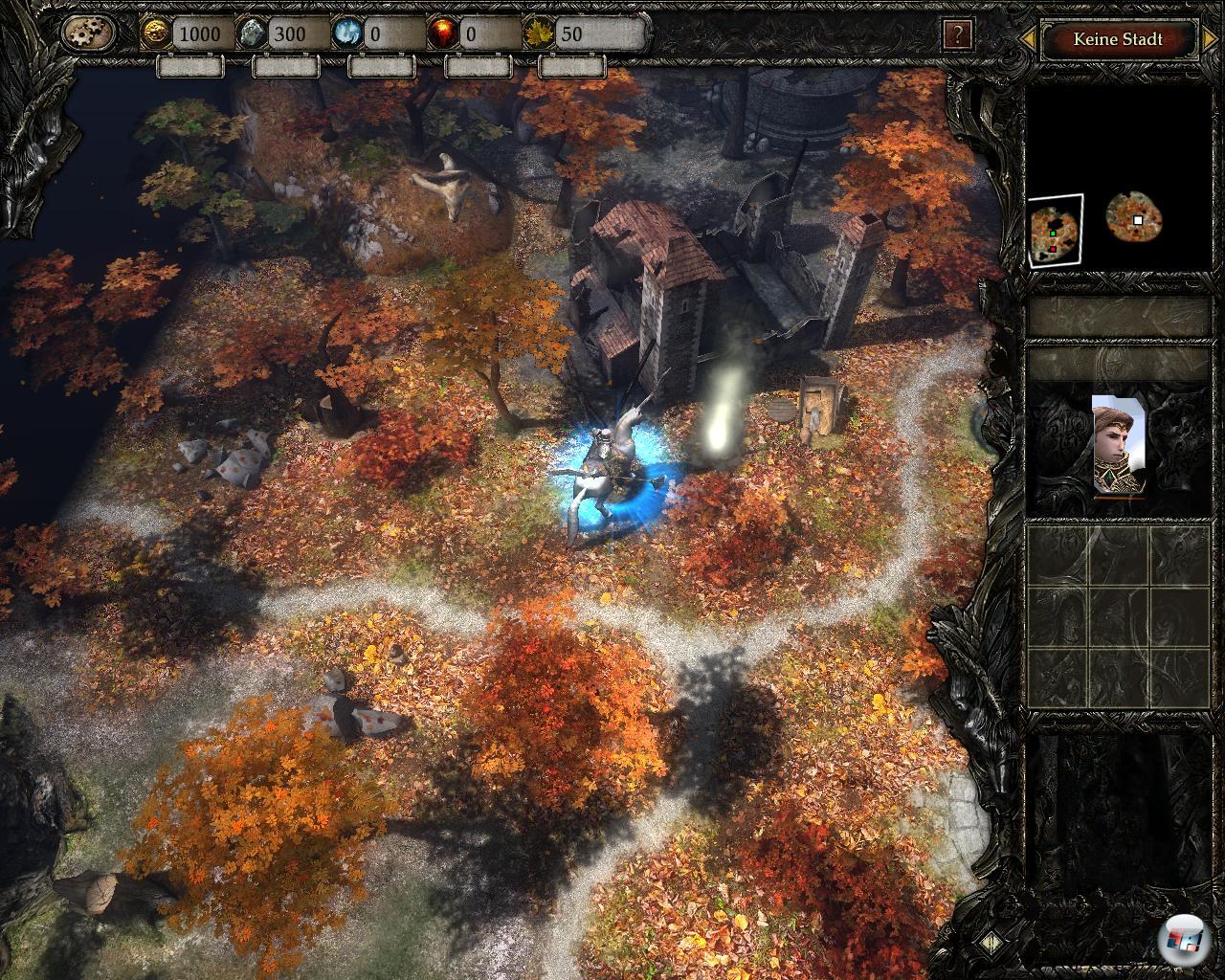This screenshot has width=1225, height=980.
Task: Open the gear settings menu
Action: click(x=89, y=33)
